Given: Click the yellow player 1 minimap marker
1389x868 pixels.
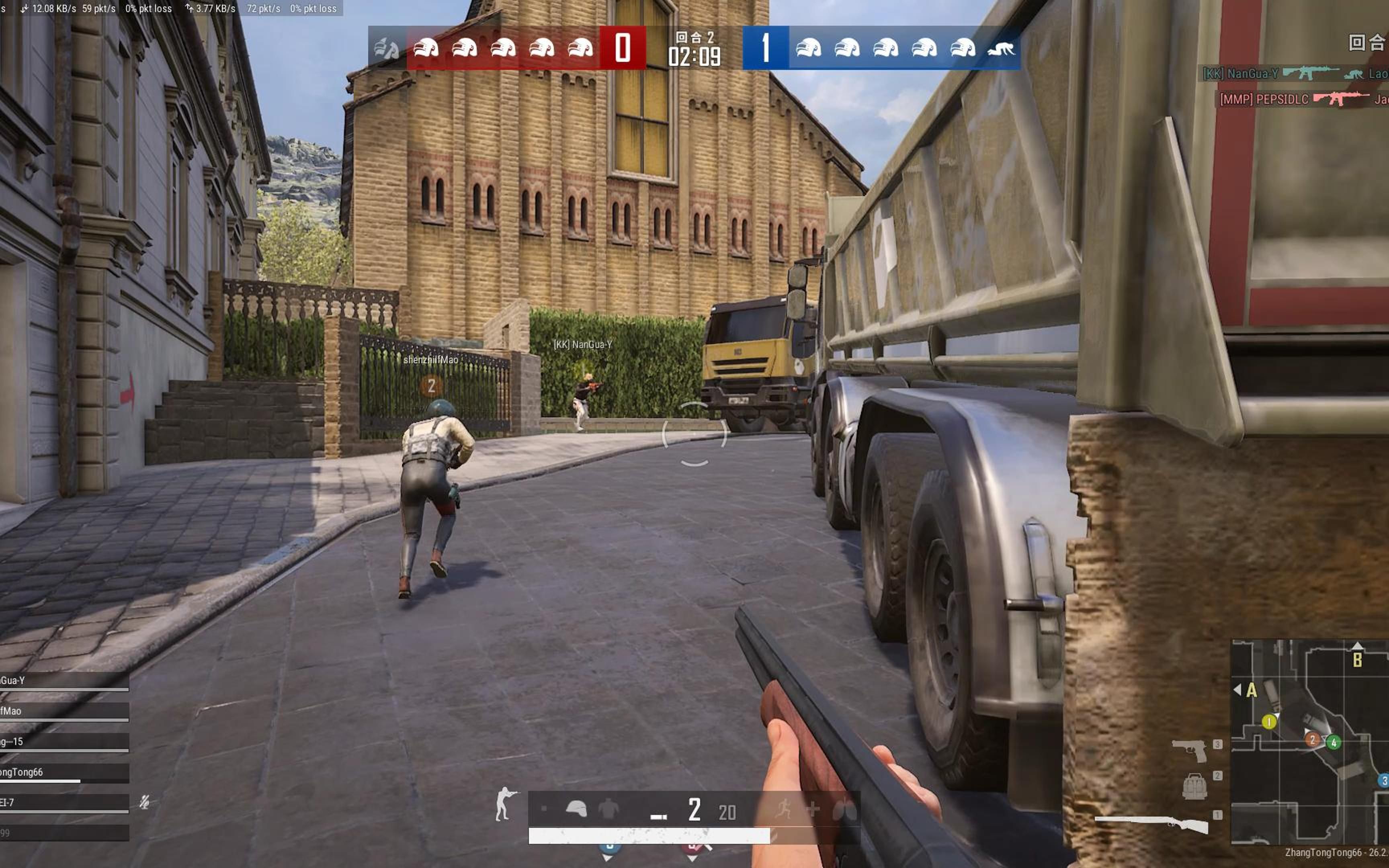Looking at the screenshot, I should coord(1269,721).
